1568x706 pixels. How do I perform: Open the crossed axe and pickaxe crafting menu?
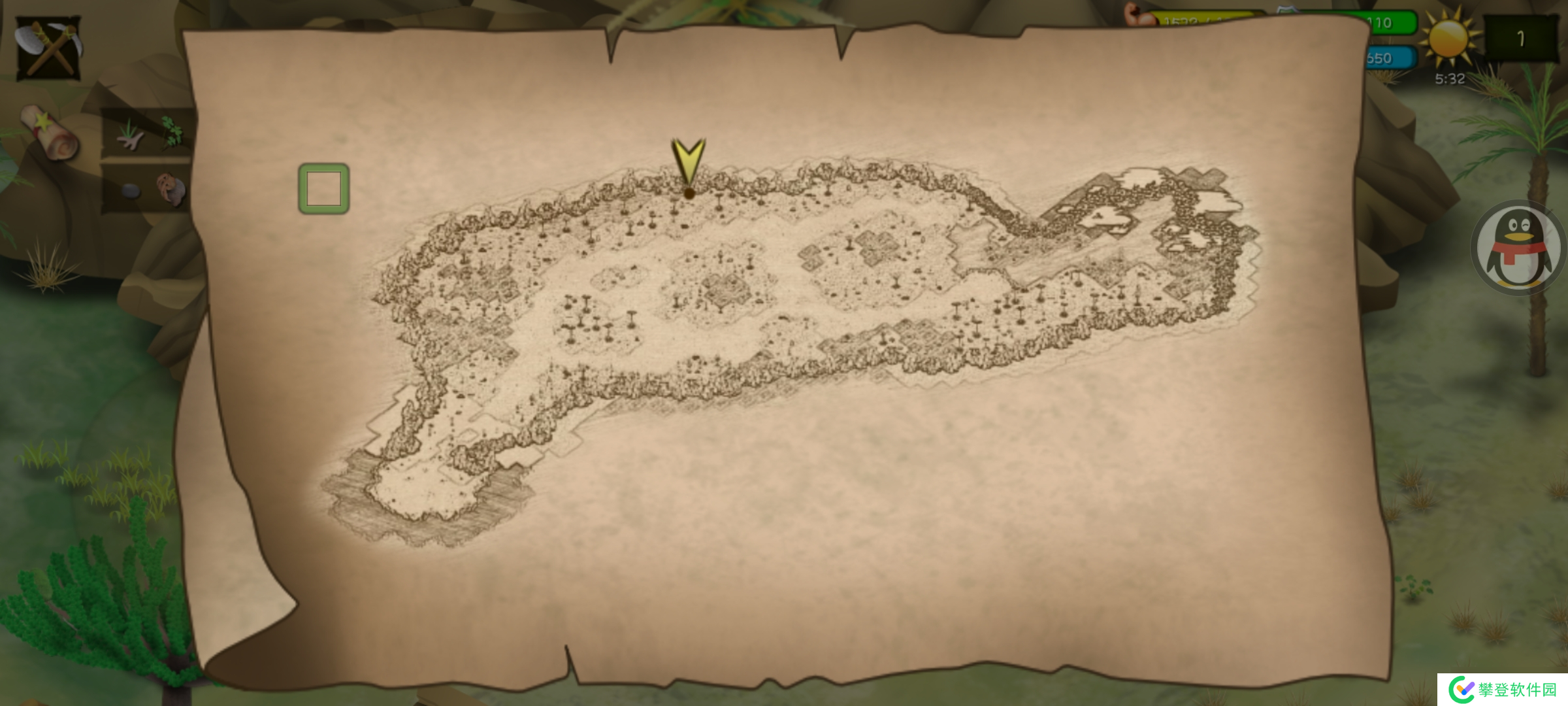coord(48,48)
